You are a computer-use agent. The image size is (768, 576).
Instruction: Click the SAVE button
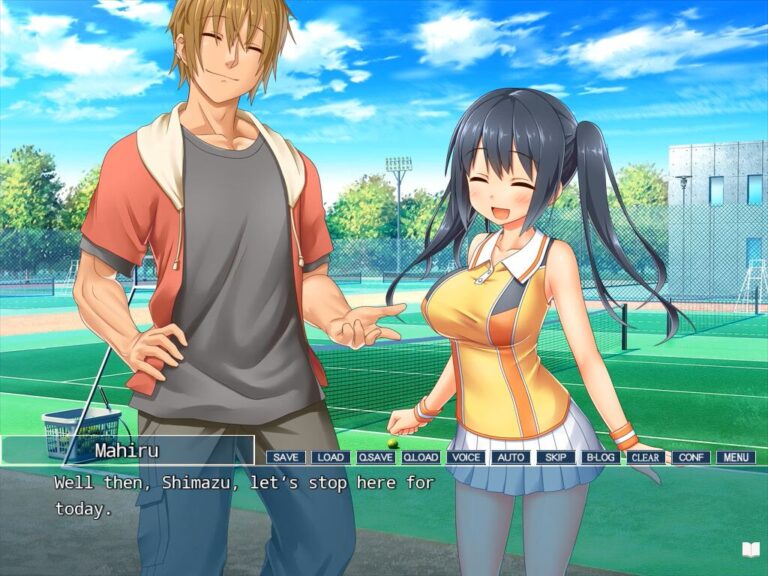(x=285, y=457)
